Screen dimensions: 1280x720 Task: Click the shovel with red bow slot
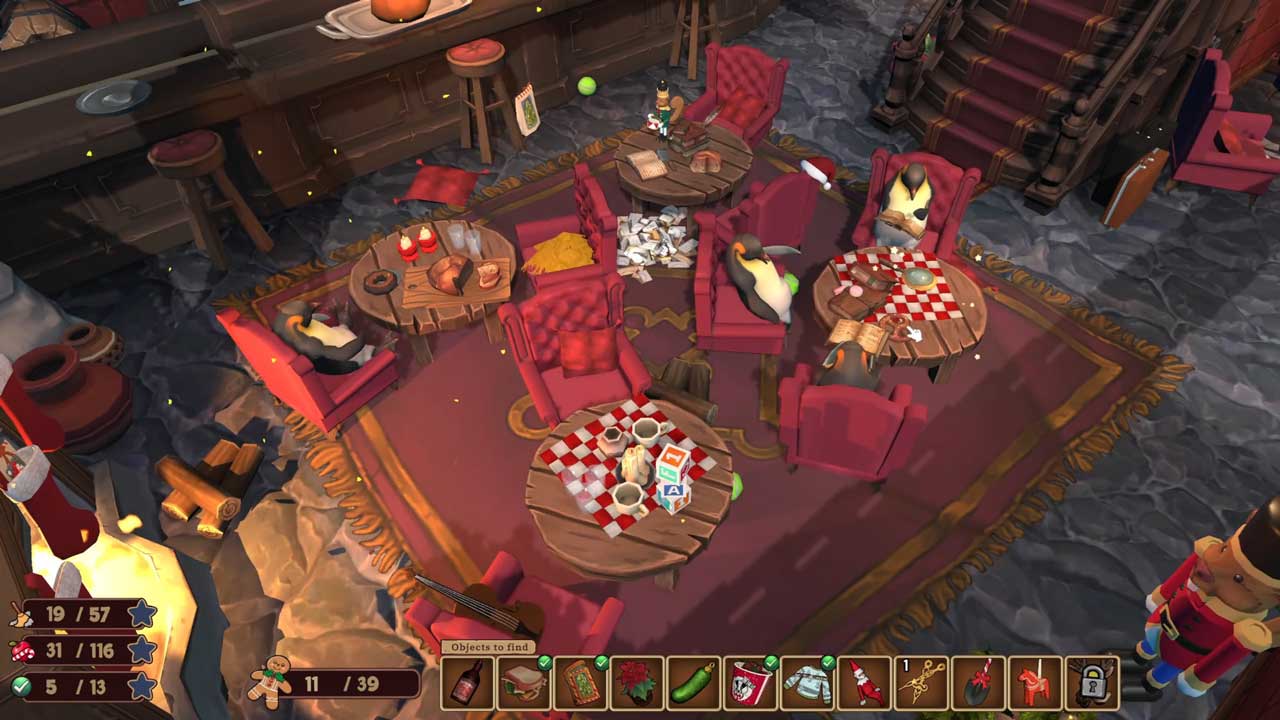[x=978, y=683]
